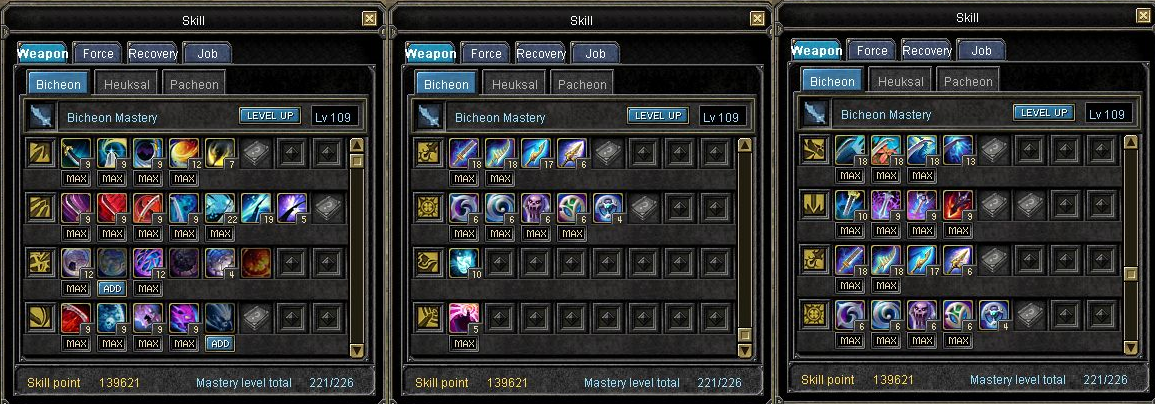Click LEVEL UP in the rightmost Skill window
Screen dimensions: 1155x404
[1043, 113]
